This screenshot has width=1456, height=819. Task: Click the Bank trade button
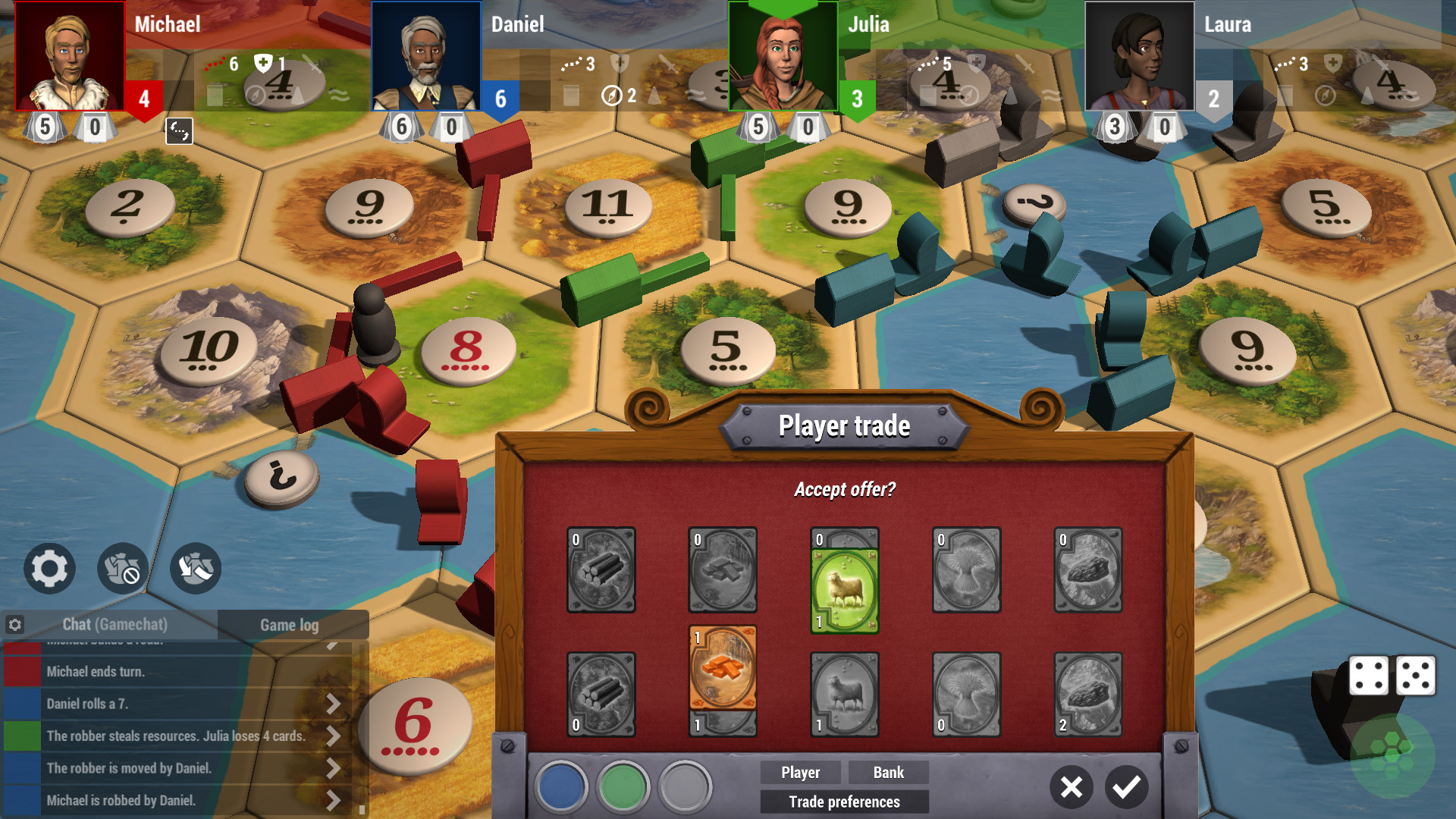(x=887, y=773)
